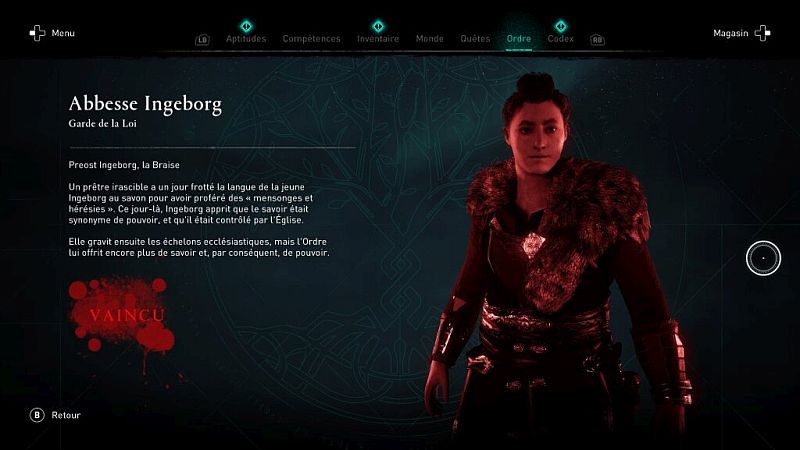The image size is (800, 450).
Task: Go to the Monde tab
Action: [x=429, y=39]
